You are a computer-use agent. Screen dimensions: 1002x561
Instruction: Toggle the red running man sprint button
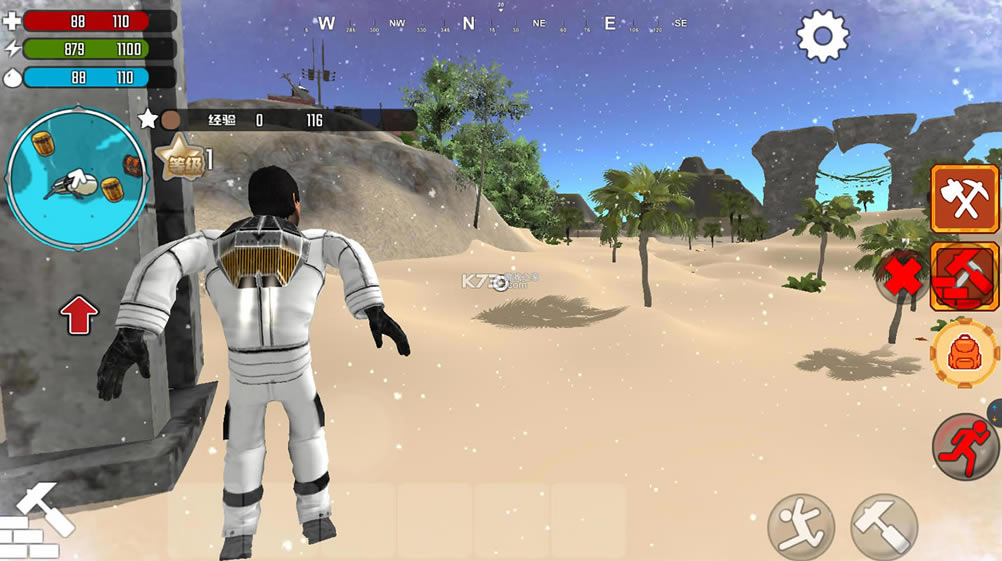tap(964, 446)
